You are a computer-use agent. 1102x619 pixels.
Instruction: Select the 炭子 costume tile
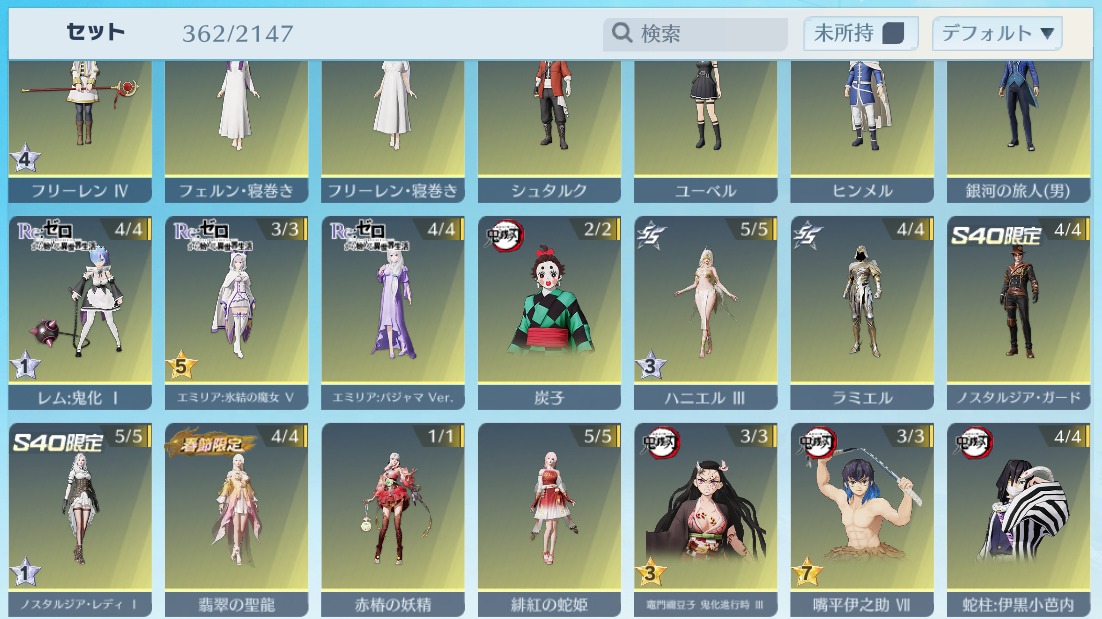pos(550,310)
